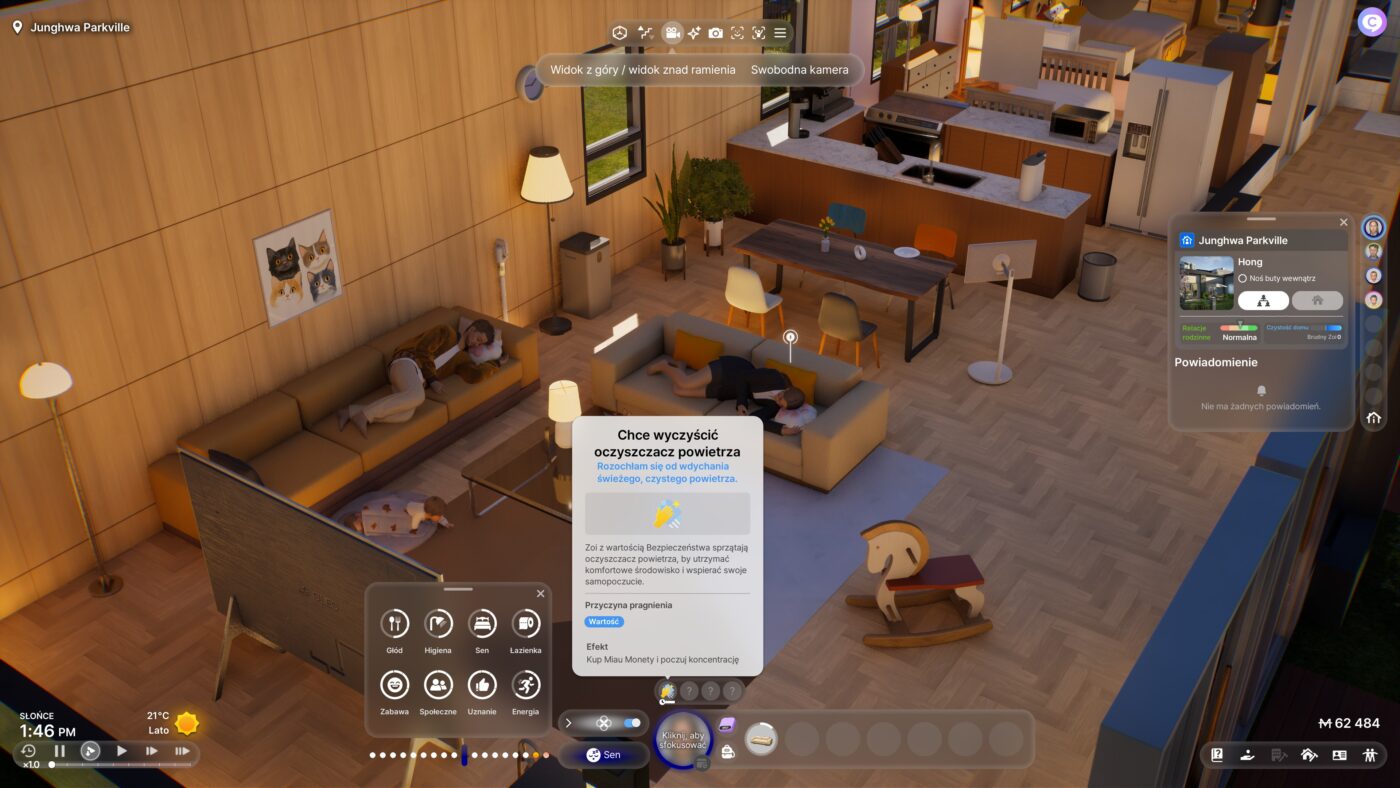Viewport: 1400px width, 788px height.
Task: Close the Junghwa Parkville household panel
Action: [1343, 223]
